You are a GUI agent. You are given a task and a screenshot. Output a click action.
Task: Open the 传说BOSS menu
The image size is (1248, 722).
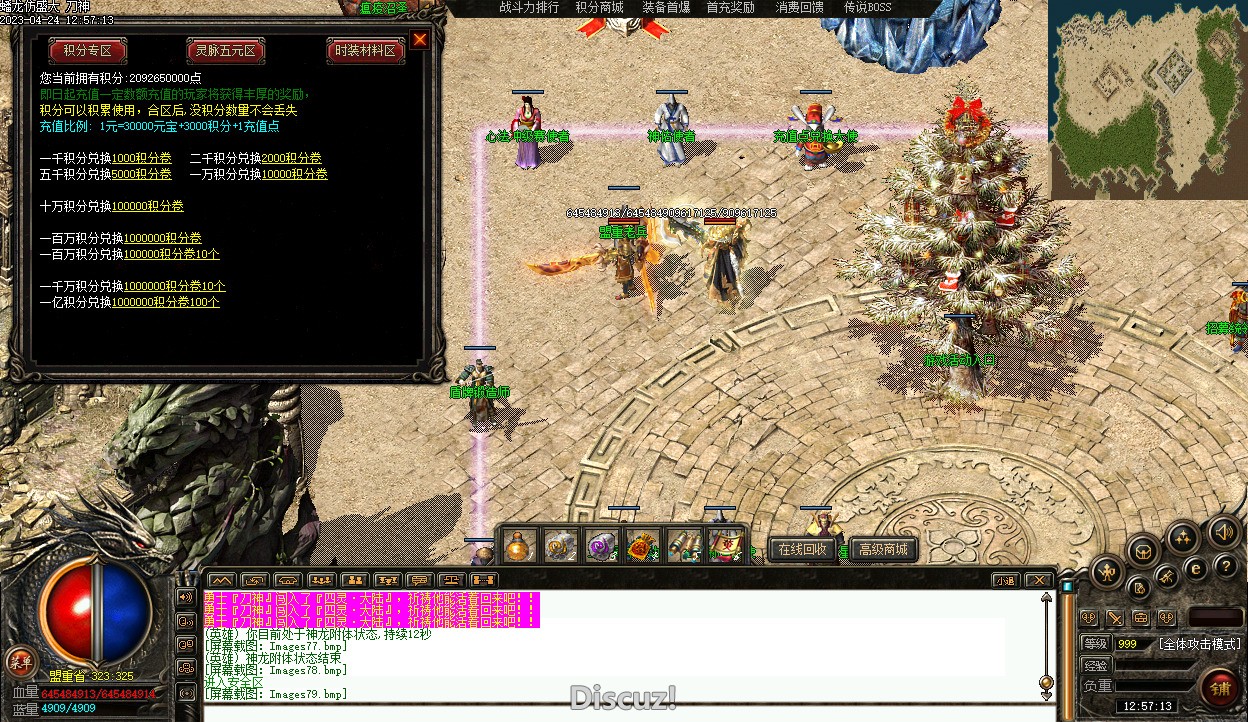tap(867, 8)
